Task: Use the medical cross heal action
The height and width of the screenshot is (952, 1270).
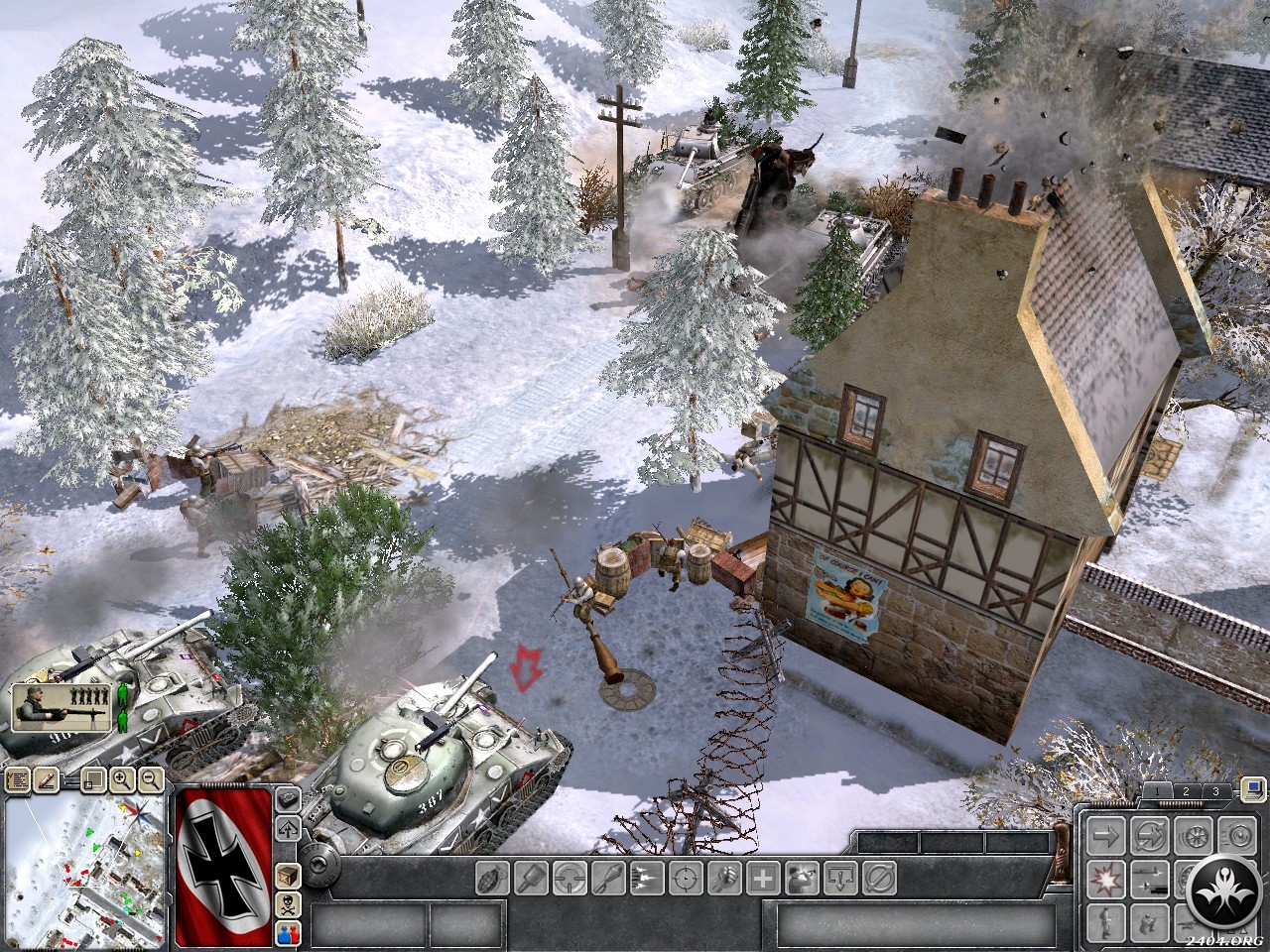Action: (x=763, y=878)
